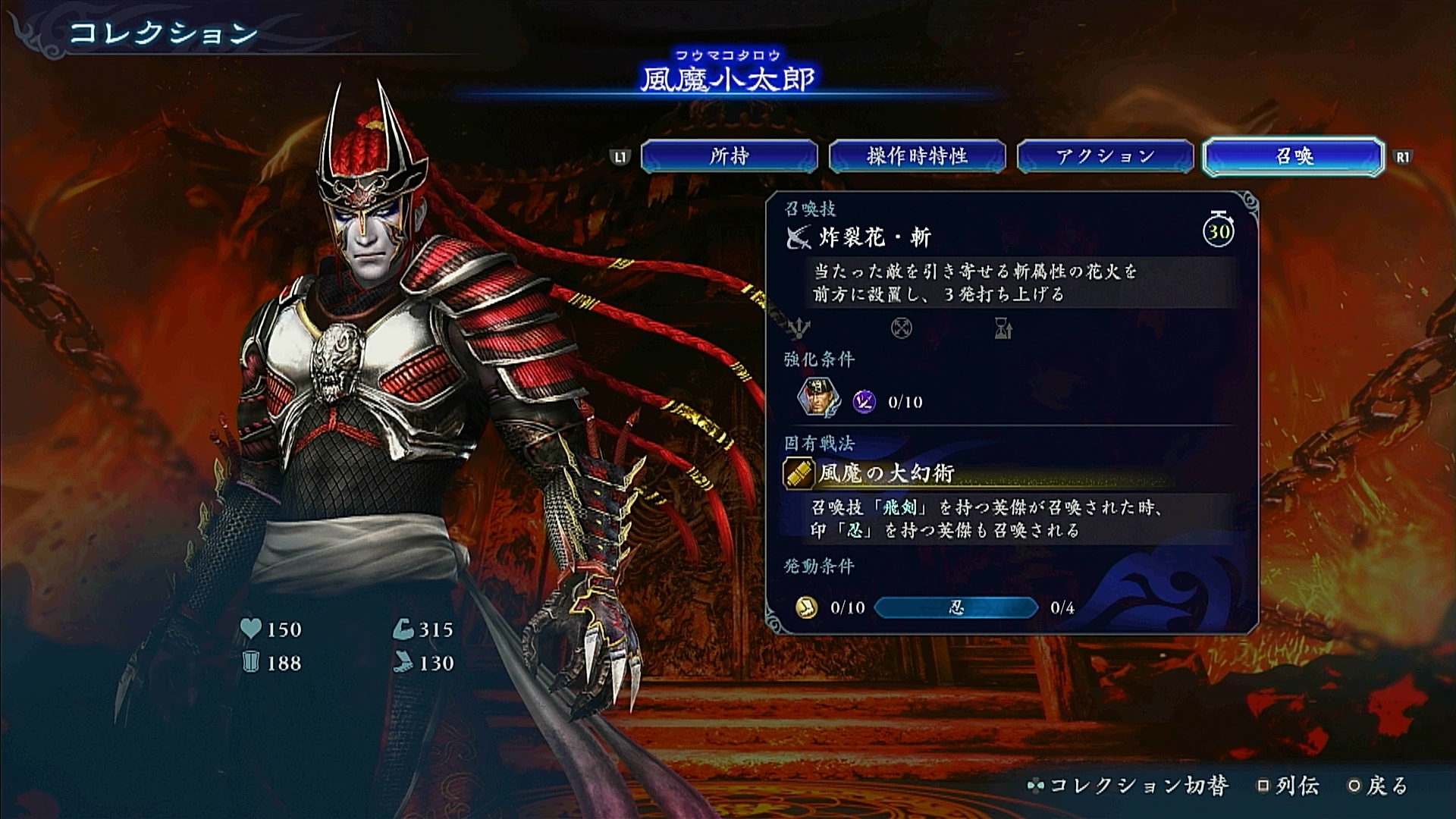The image size is (1456, 819).
Task: Select the 炸裂花・斬 summon skill entry
Action: 874,238
